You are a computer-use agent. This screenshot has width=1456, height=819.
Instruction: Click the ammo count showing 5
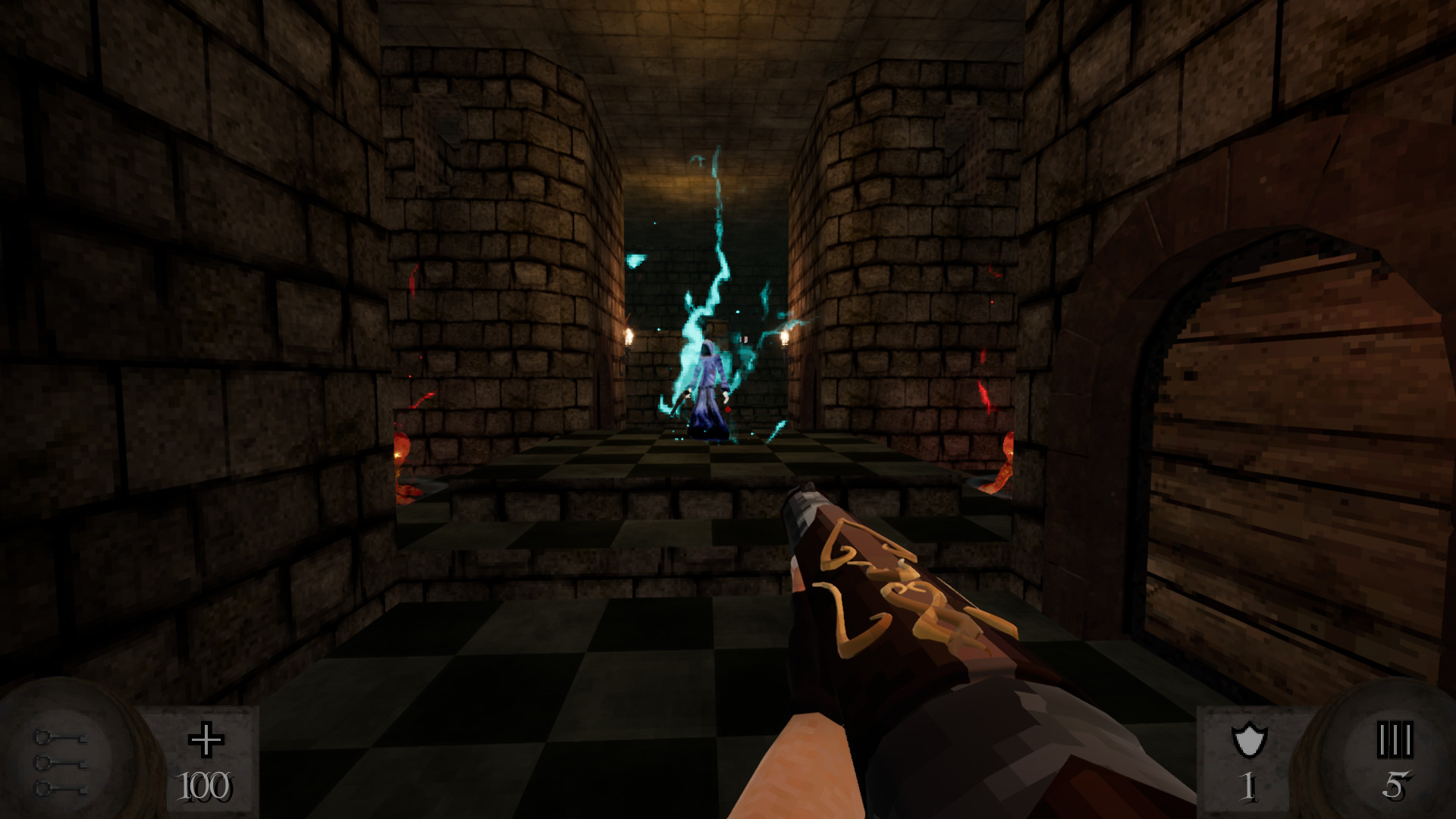point(1398,786)
